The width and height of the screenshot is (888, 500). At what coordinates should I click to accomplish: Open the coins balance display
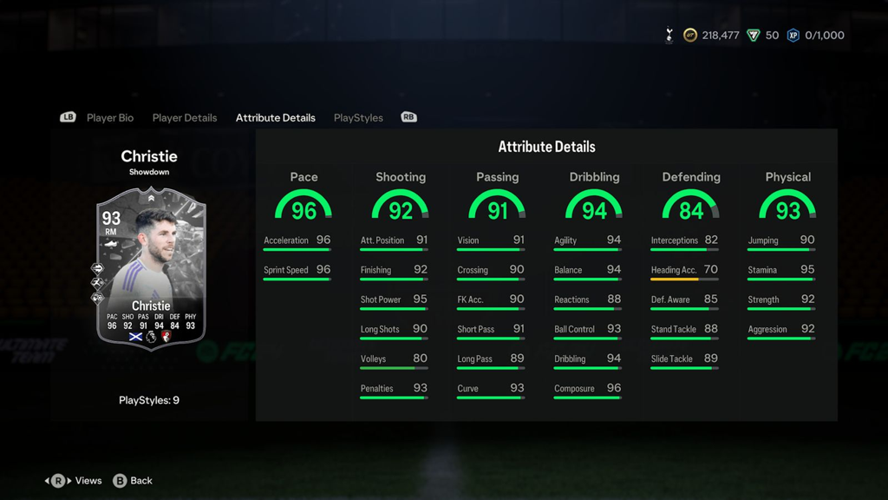pos(711,36)
